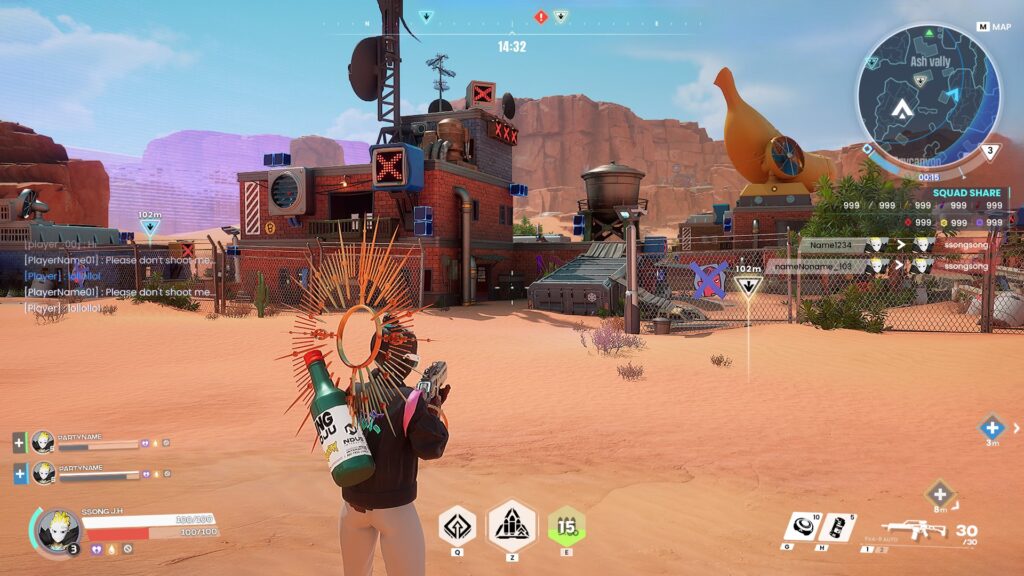Choose the canister grenade item slot
1024x576 pixels.
[836, 527]
